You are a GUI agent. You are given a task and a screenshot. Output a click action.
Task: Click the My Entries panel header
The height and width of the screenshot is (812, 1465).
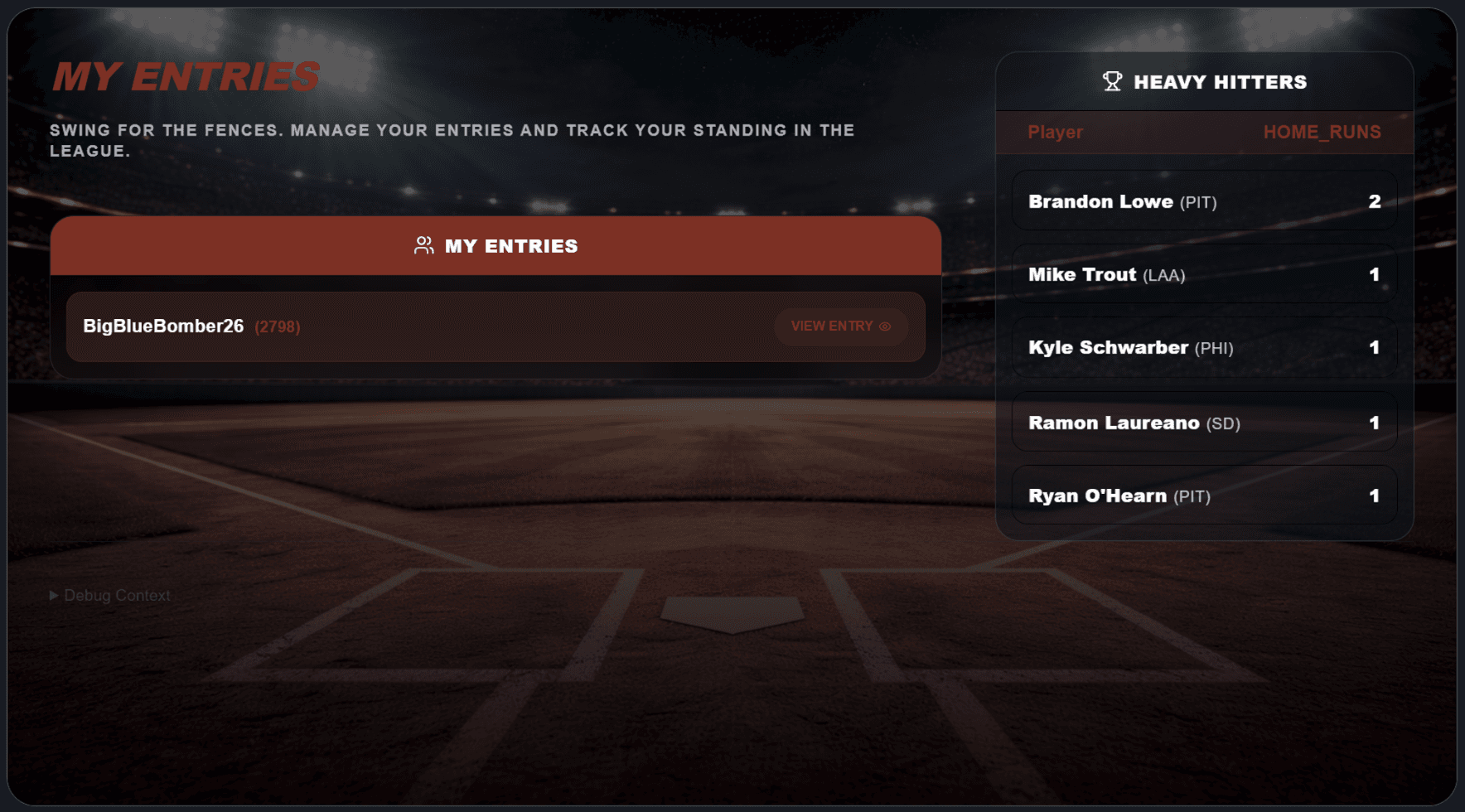[x=496, y=246]
